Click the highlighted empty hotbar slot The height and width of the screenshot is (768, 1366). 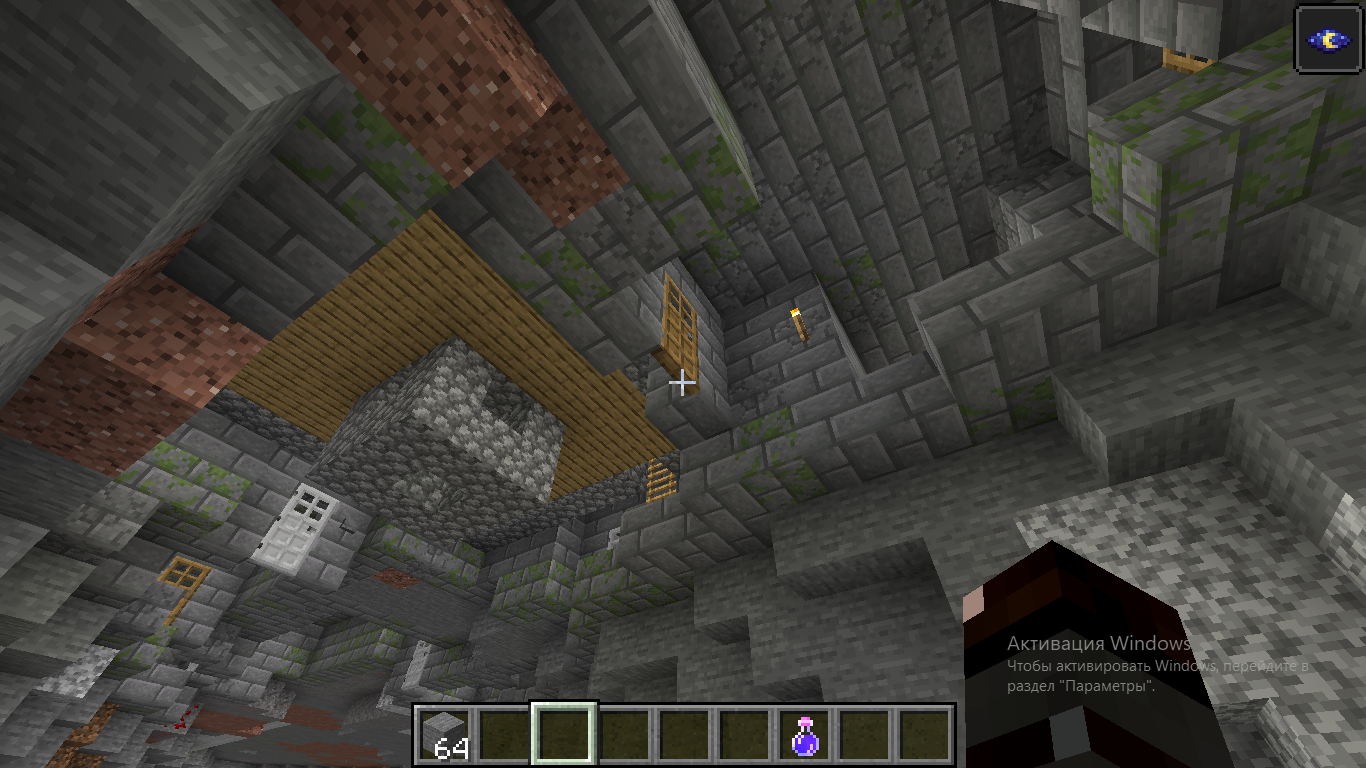(x=565, y=735)
